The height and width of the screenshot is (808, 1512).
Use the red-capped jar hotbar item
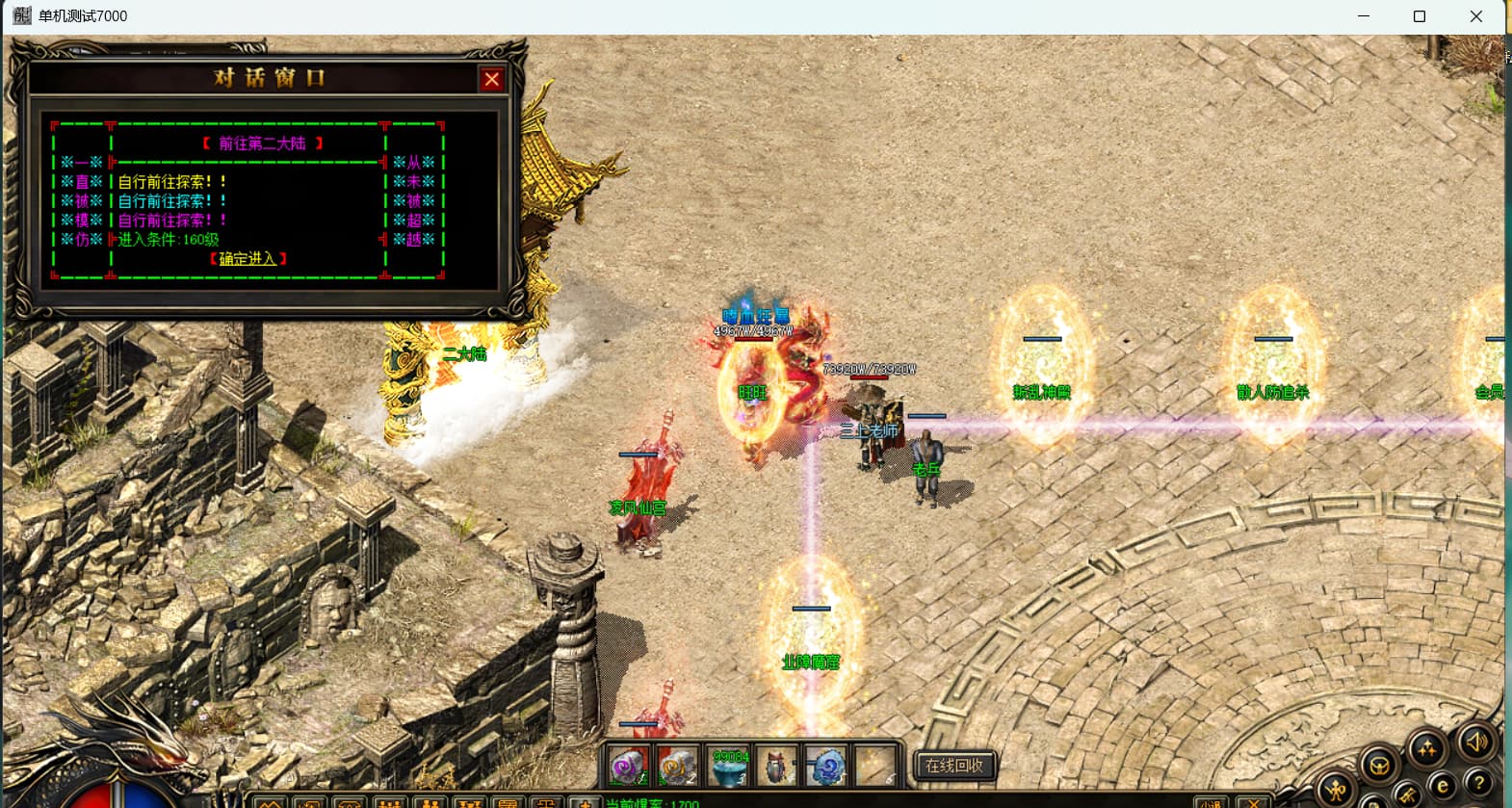tap(776, 768)
